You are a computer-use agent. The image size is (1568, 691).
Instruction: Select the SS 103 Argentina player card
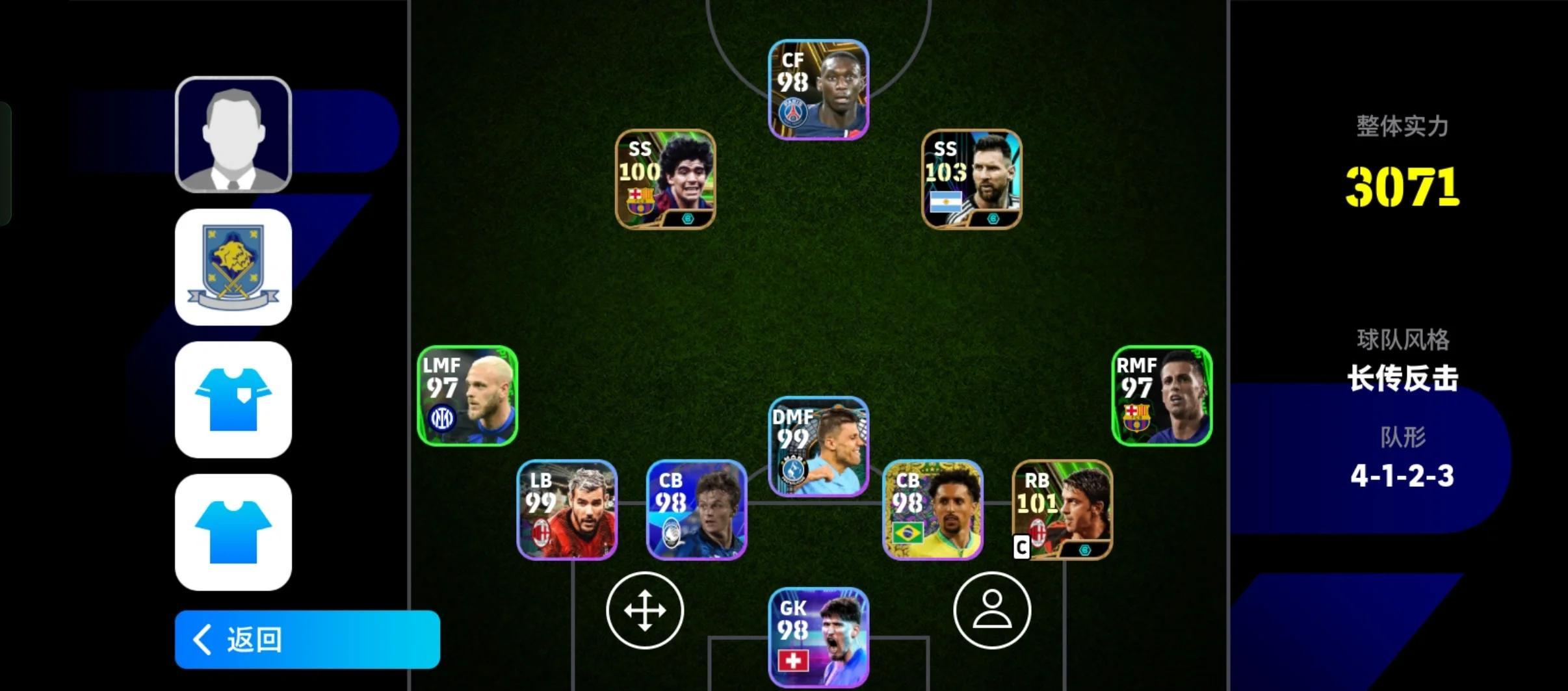click(971, 179)
